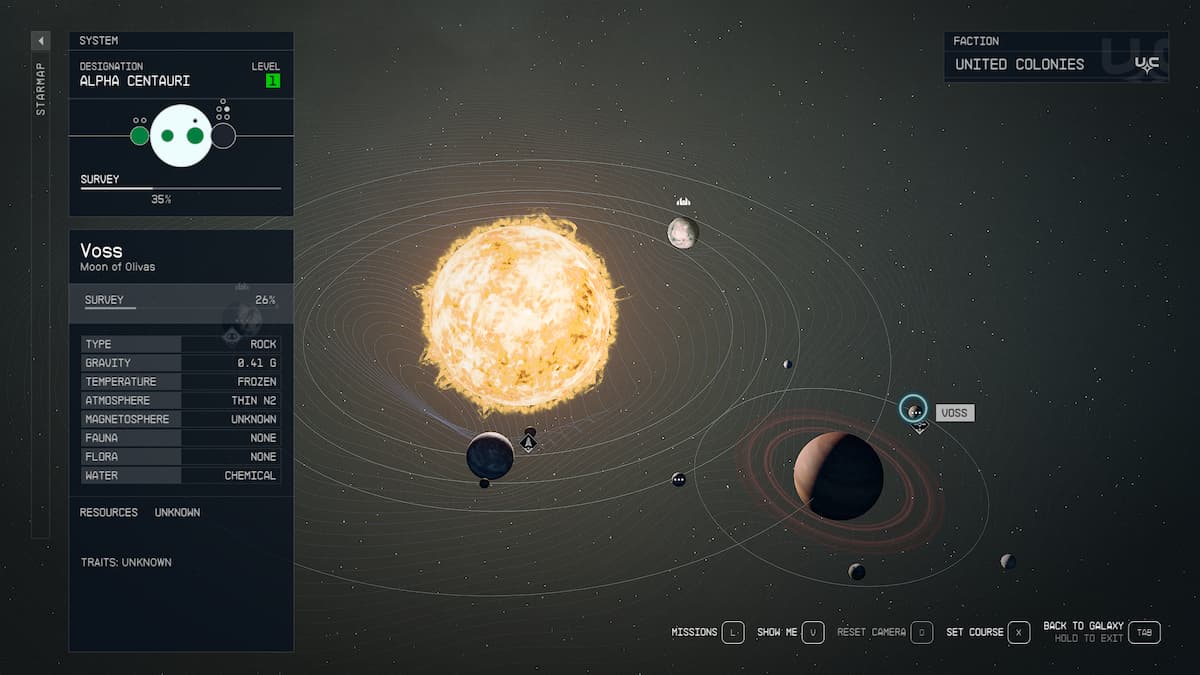Select the dark blue planet beside the ship marker
The image size is (1200, 675).
tap(490, 456)
